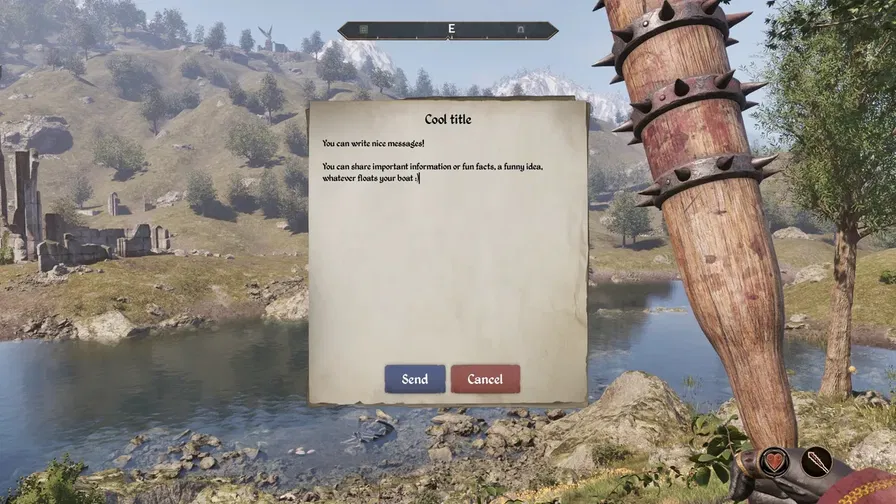Send the written message
The image size is (896, 504).
[415, 379]
